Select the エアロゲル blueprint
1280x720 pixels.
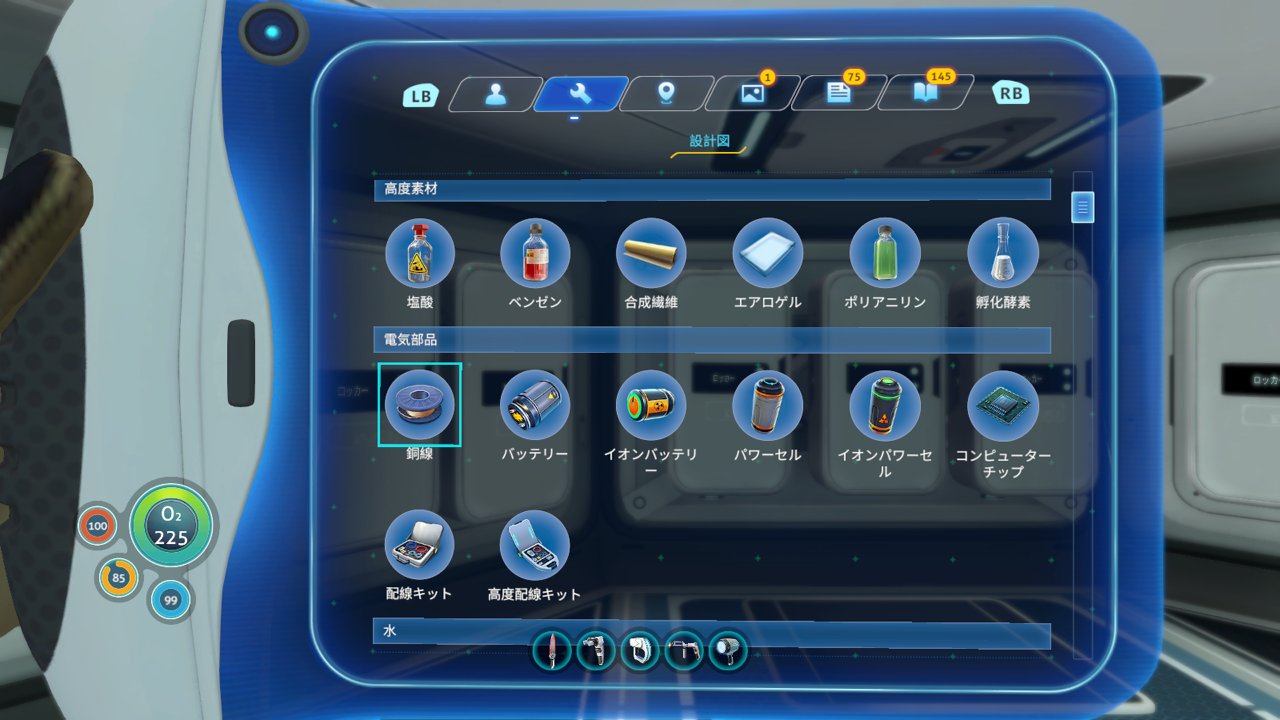767,253
